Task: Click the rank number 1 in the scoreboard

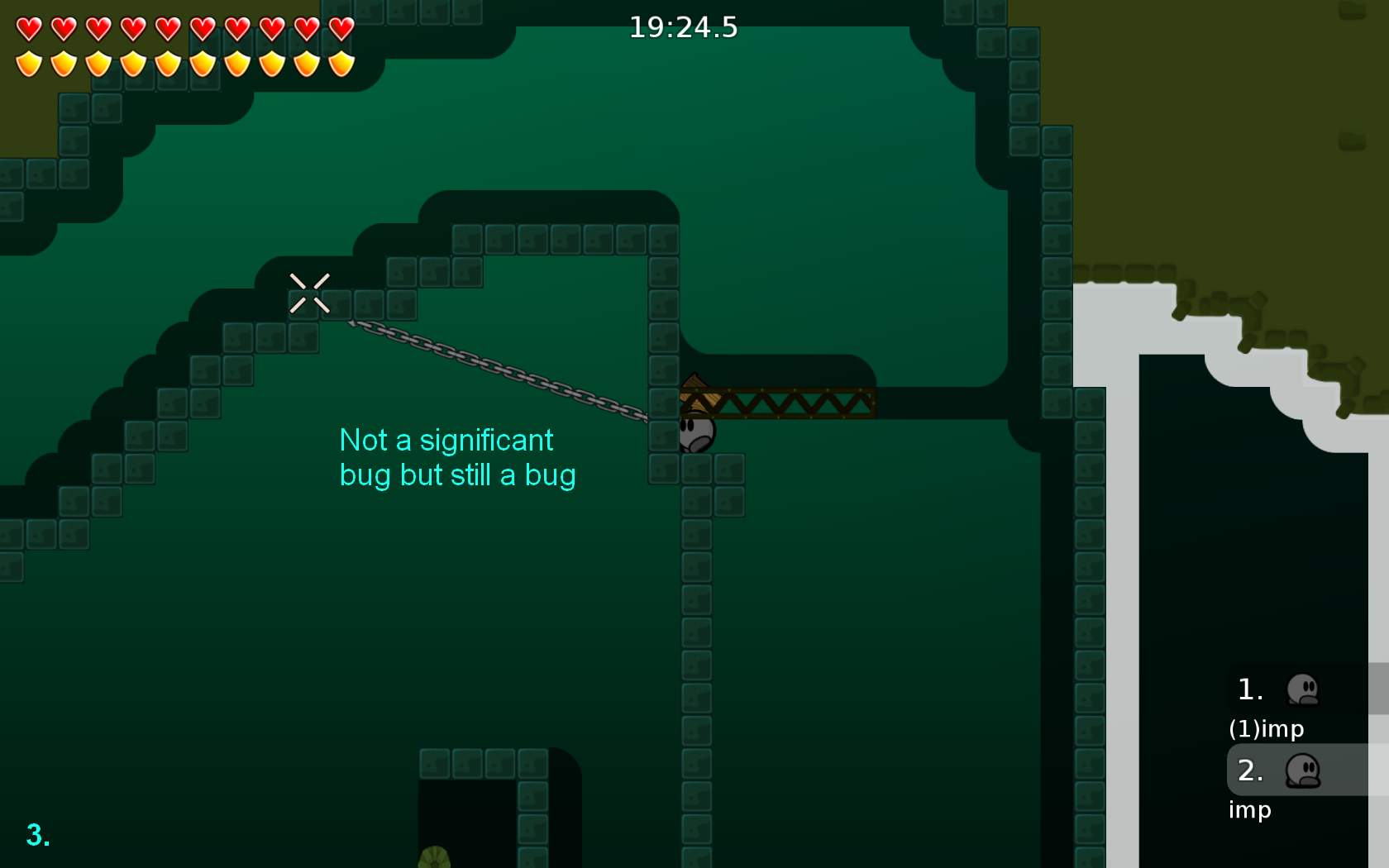Action: click(1250, 689)
